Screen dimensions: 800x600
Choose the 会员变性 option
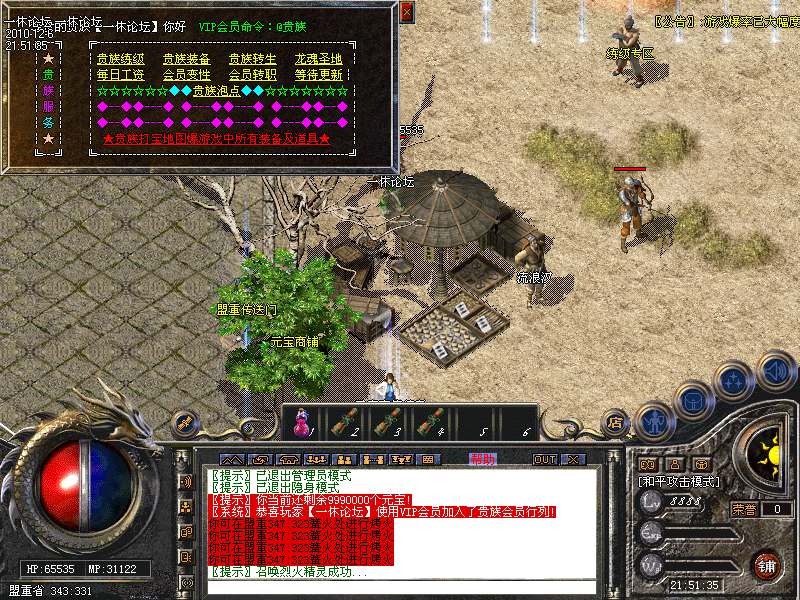(187, 75)
